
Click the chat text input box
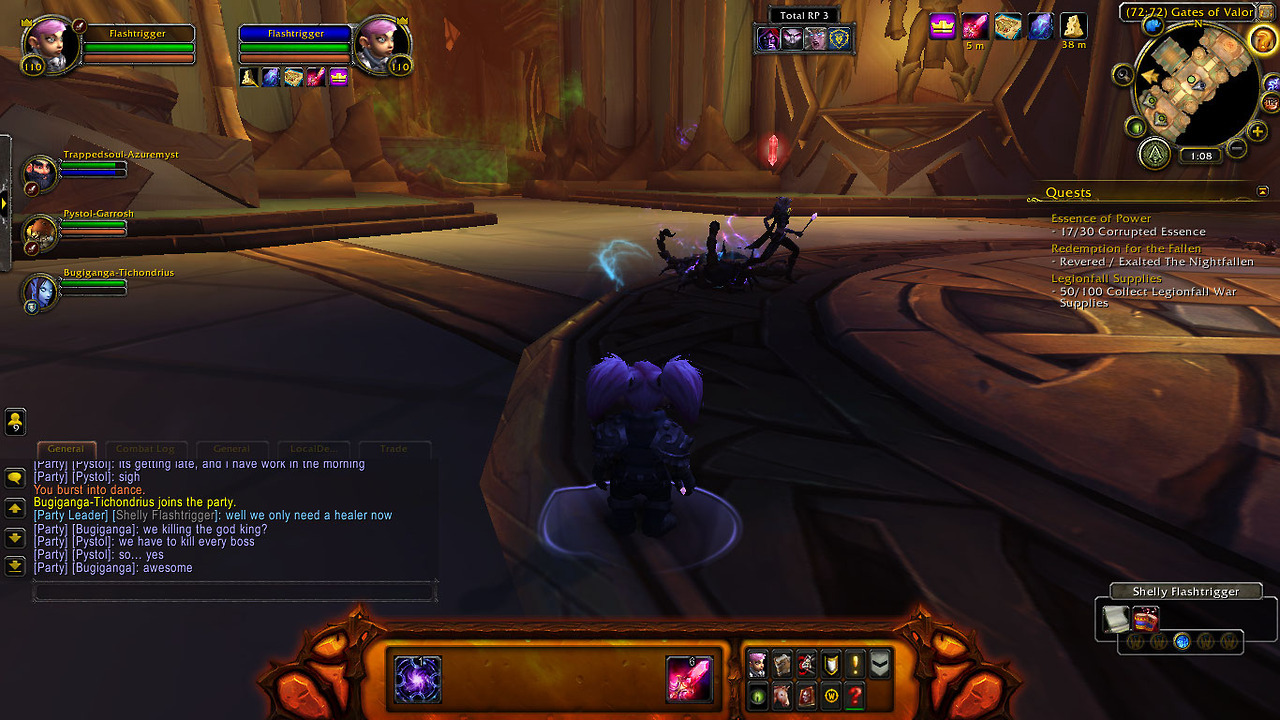[235, 592]
